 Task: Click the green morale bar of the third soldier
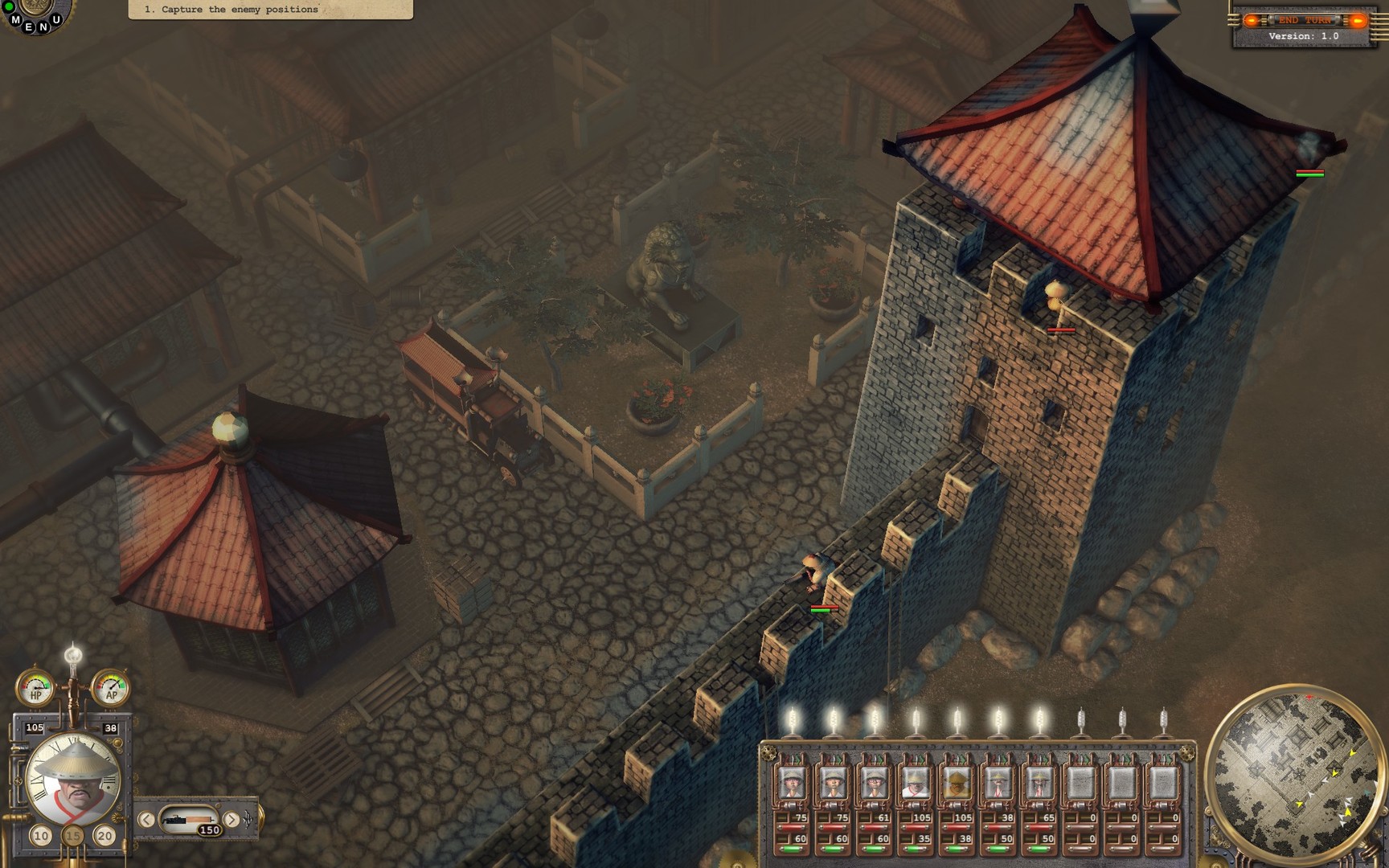874,849
